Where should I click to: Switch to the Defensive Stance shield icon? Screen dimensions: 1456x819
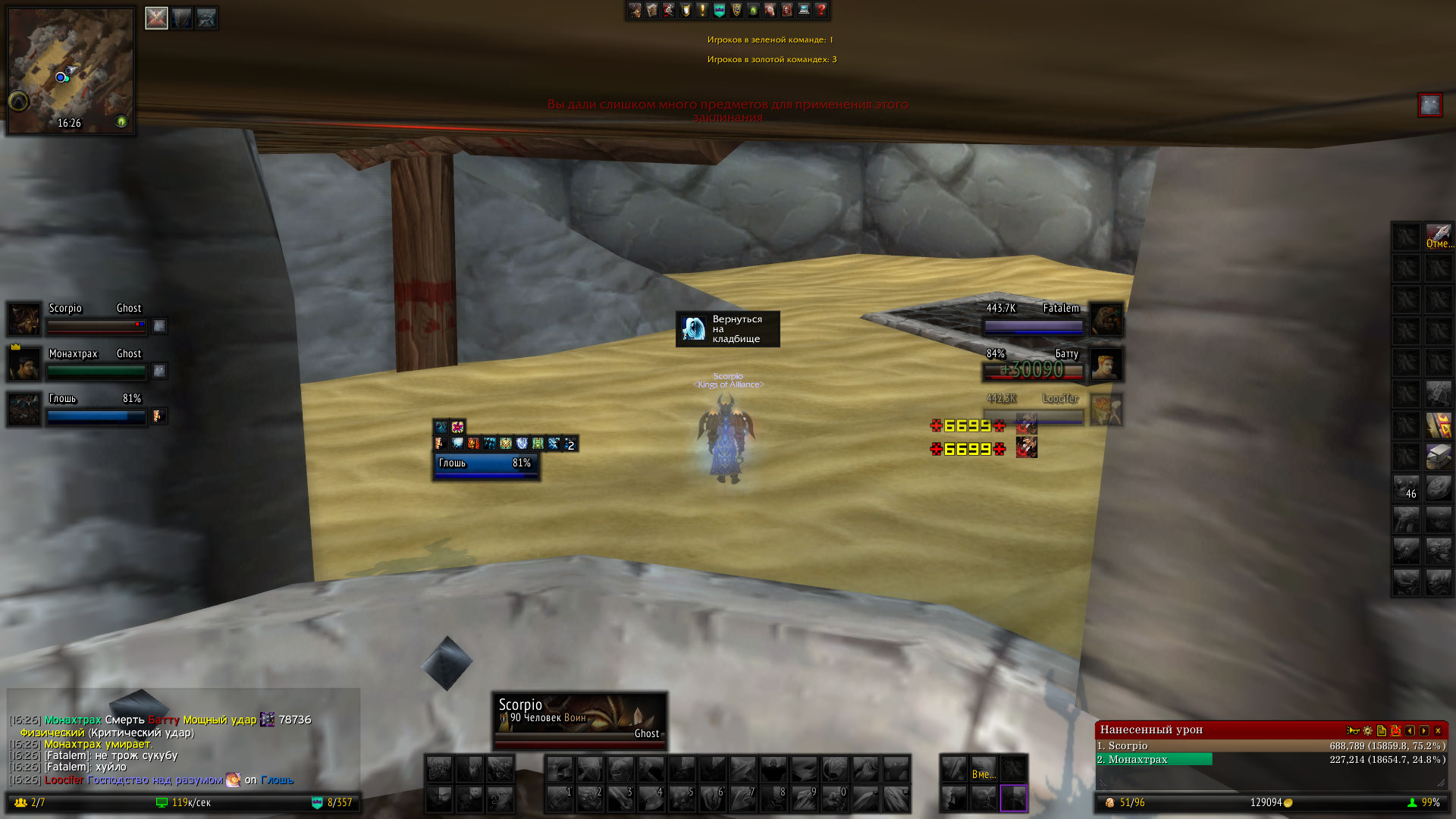[181, 18]
